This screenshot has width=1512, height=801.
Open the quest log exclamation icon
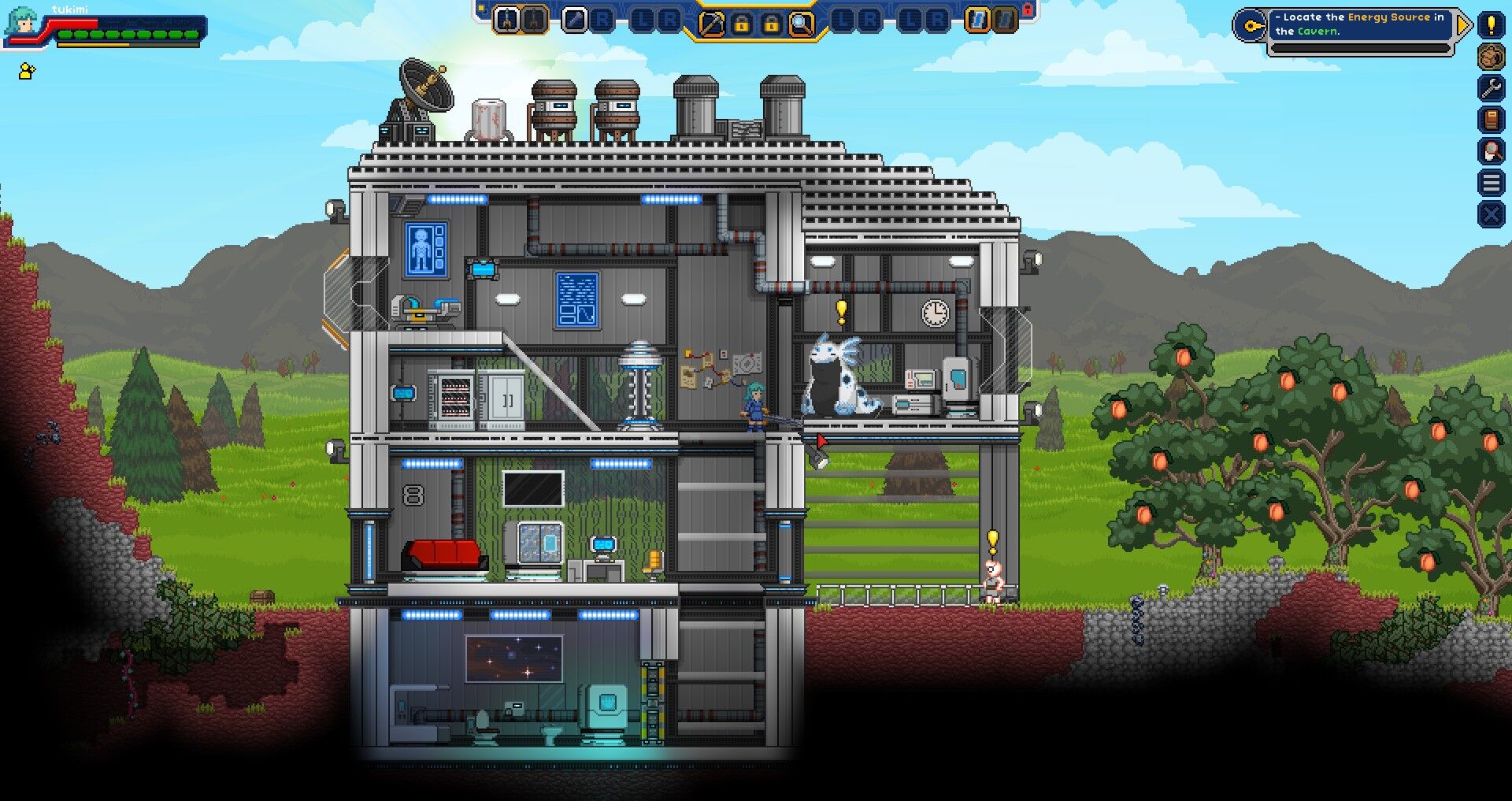click(x=1492, y=24)
